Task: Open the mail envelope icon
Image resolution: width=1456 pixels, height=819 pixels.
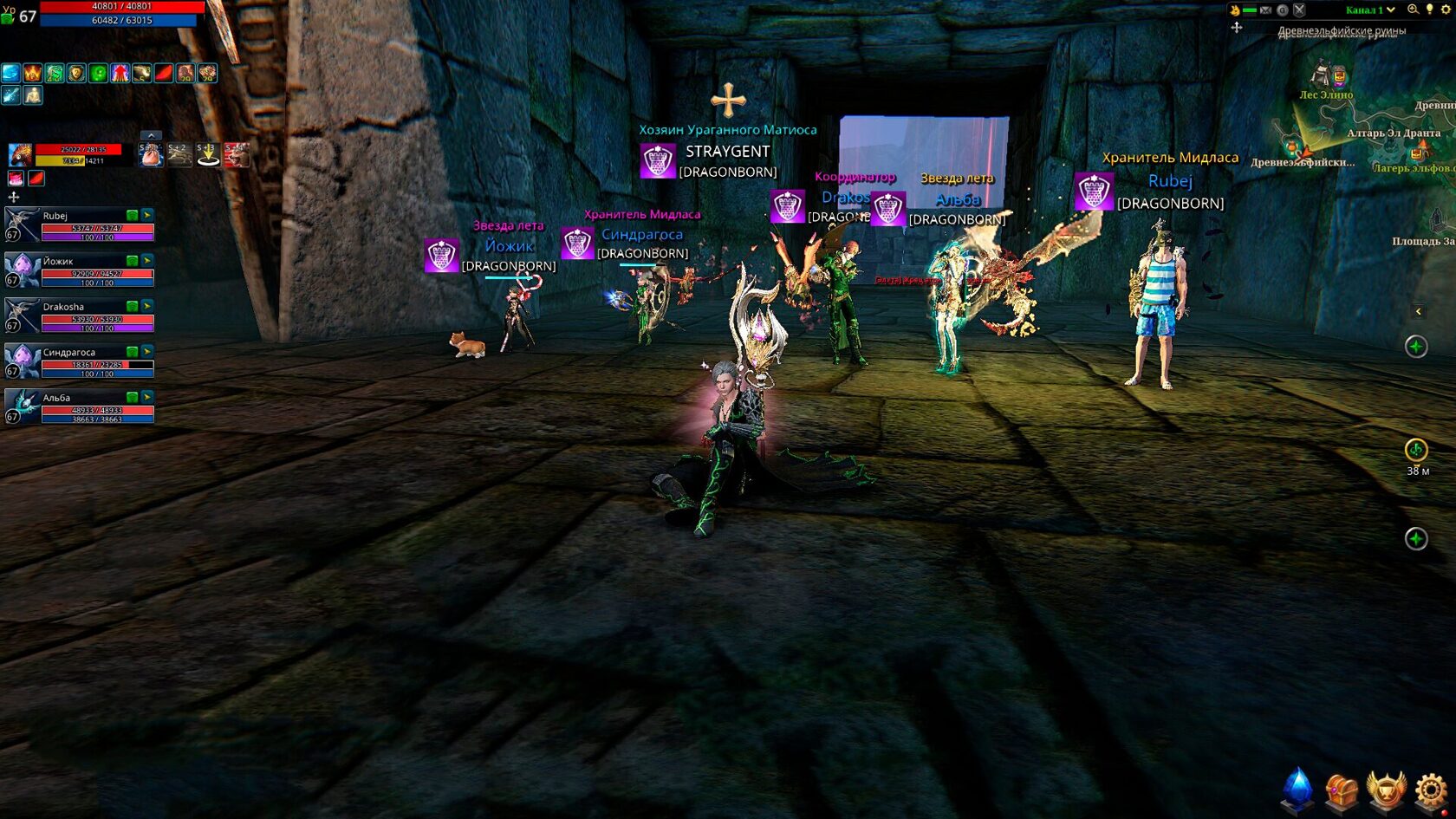Action: click(x=1265, y=10)
